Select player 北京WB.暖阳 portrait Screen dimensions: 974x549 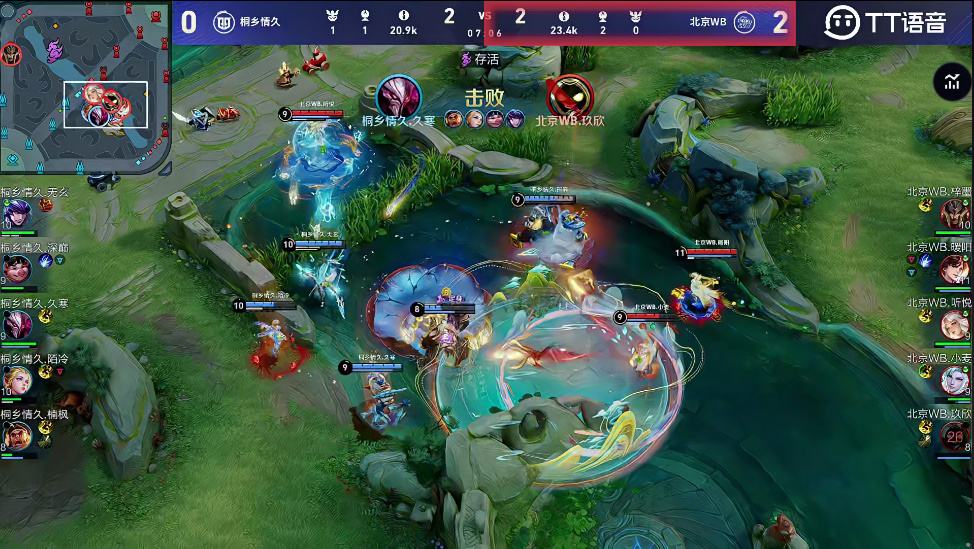[955, 268]
